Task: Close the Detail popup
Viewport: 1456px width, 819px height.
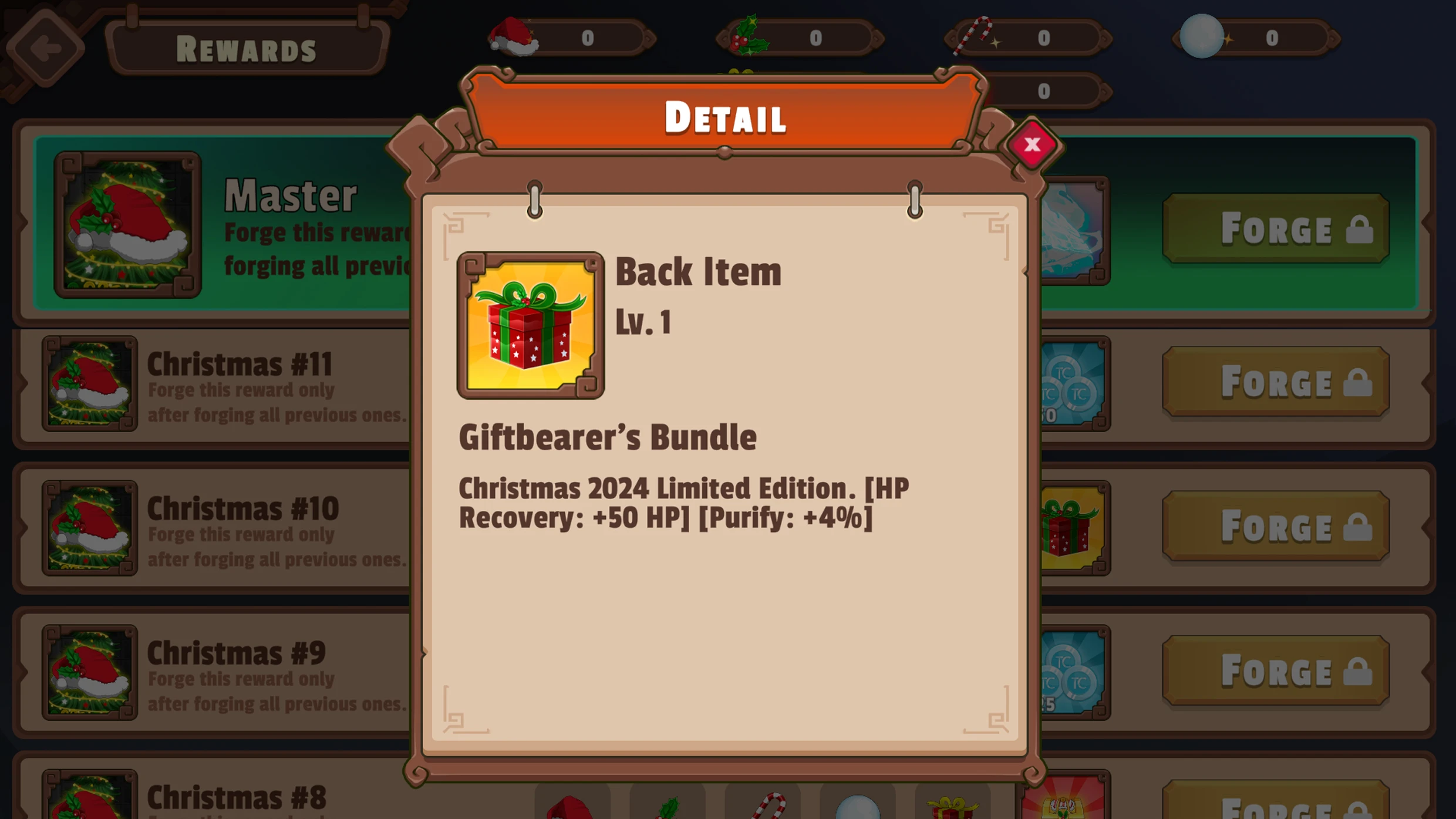Action: click(1033, 146)
